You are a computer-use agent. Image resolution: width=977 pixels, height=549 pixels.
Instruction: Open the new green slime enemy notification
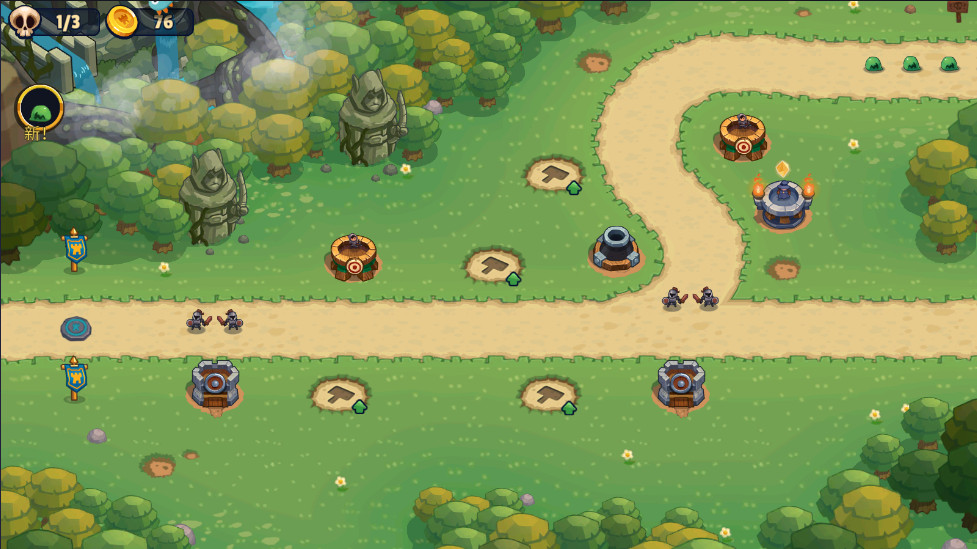(x=40, y=107)
